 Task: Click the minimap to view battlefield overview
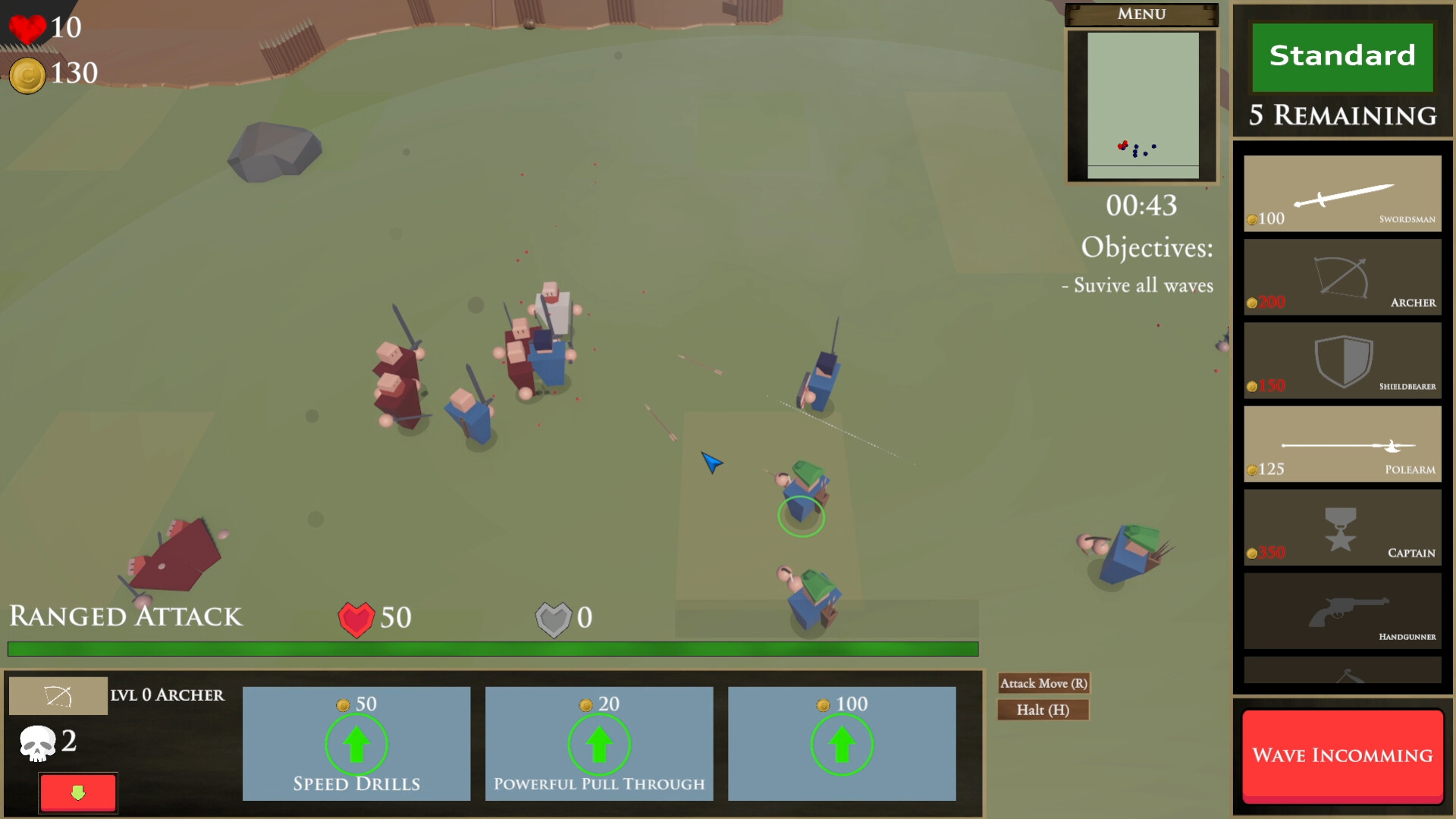click(1141, 106)
